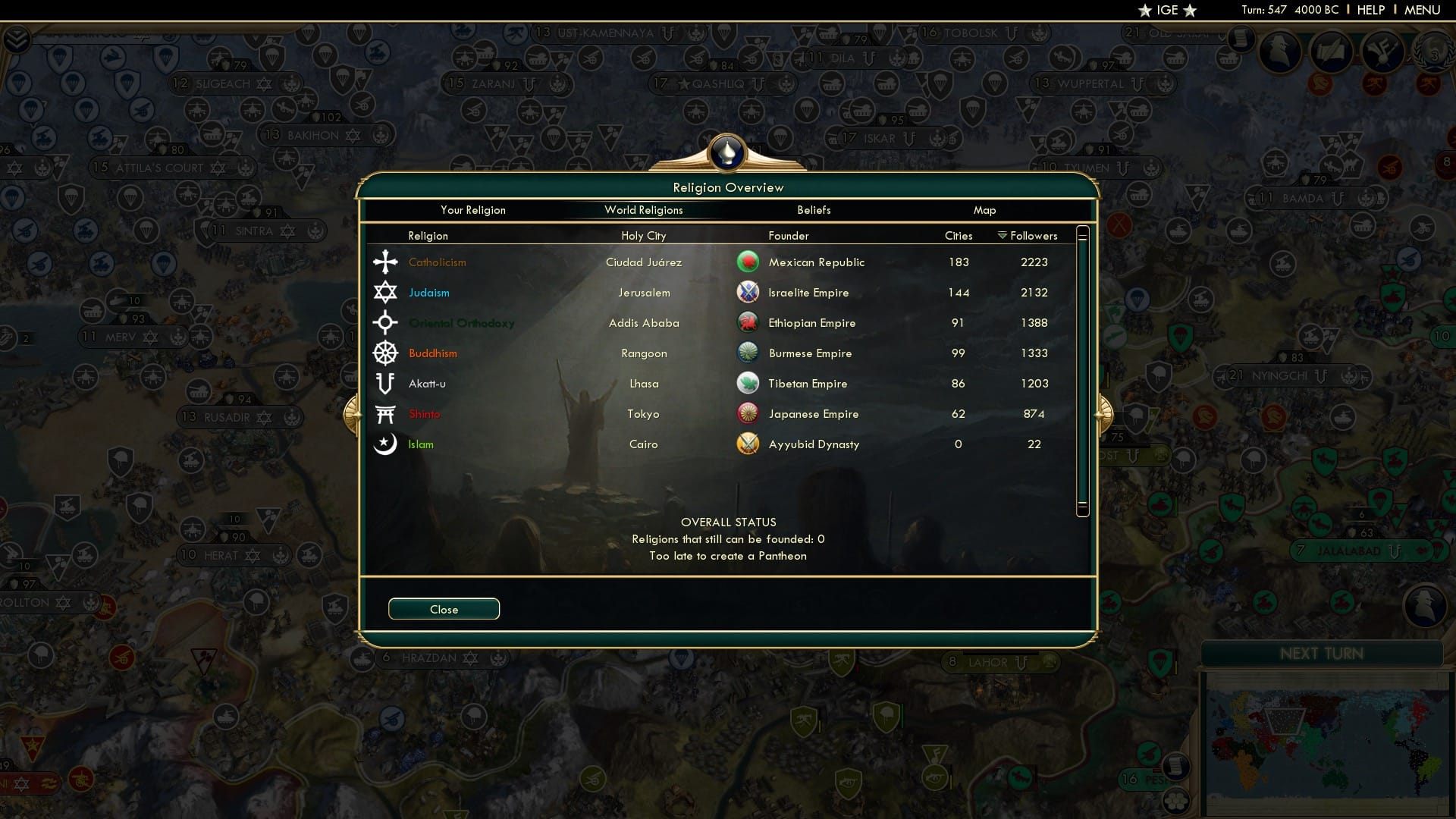
Task: Switch to the Beliefs tab
Action: click(814, 210)
